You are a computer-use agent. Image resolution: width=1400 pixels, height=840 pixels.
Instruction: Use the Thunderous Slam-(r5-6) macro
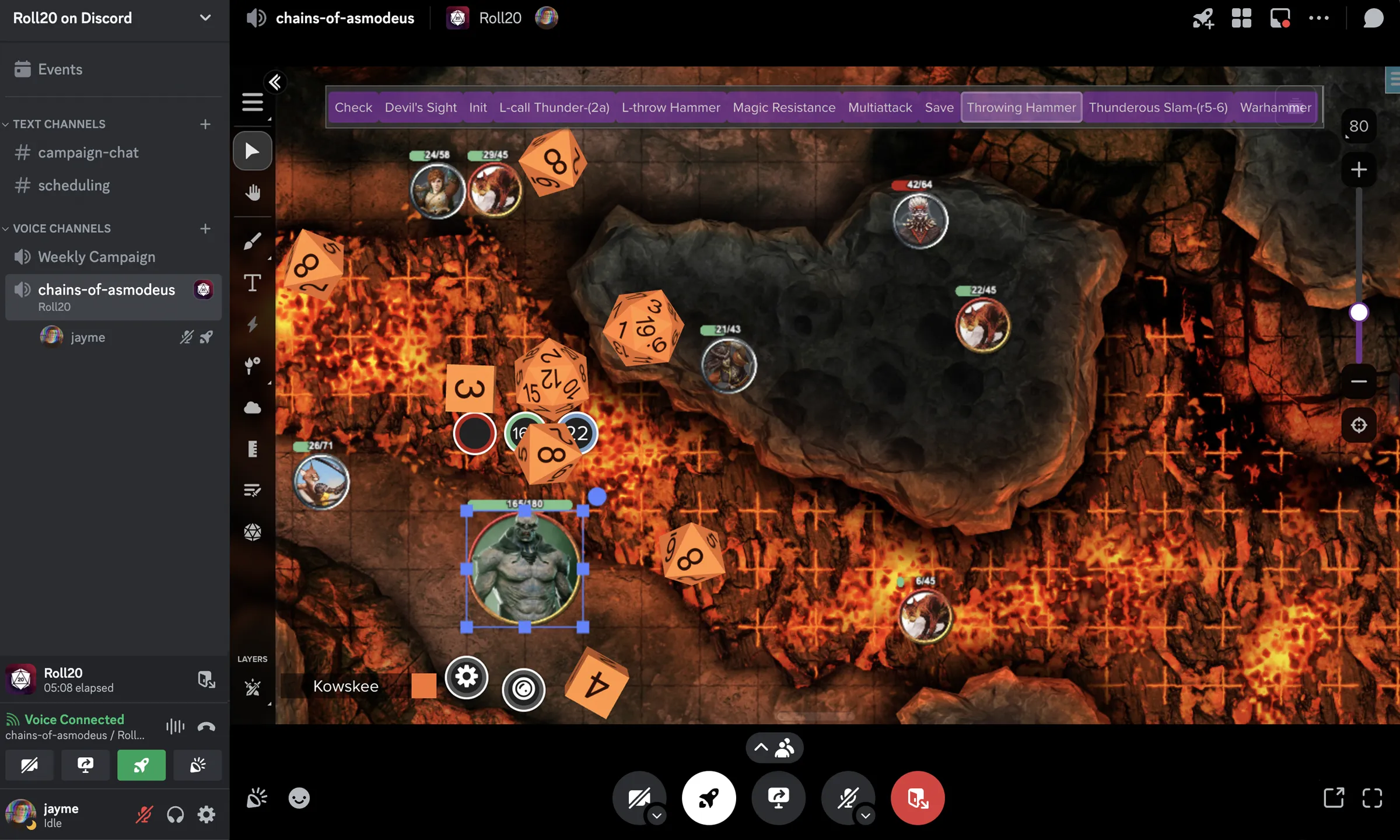[1158, 107]
